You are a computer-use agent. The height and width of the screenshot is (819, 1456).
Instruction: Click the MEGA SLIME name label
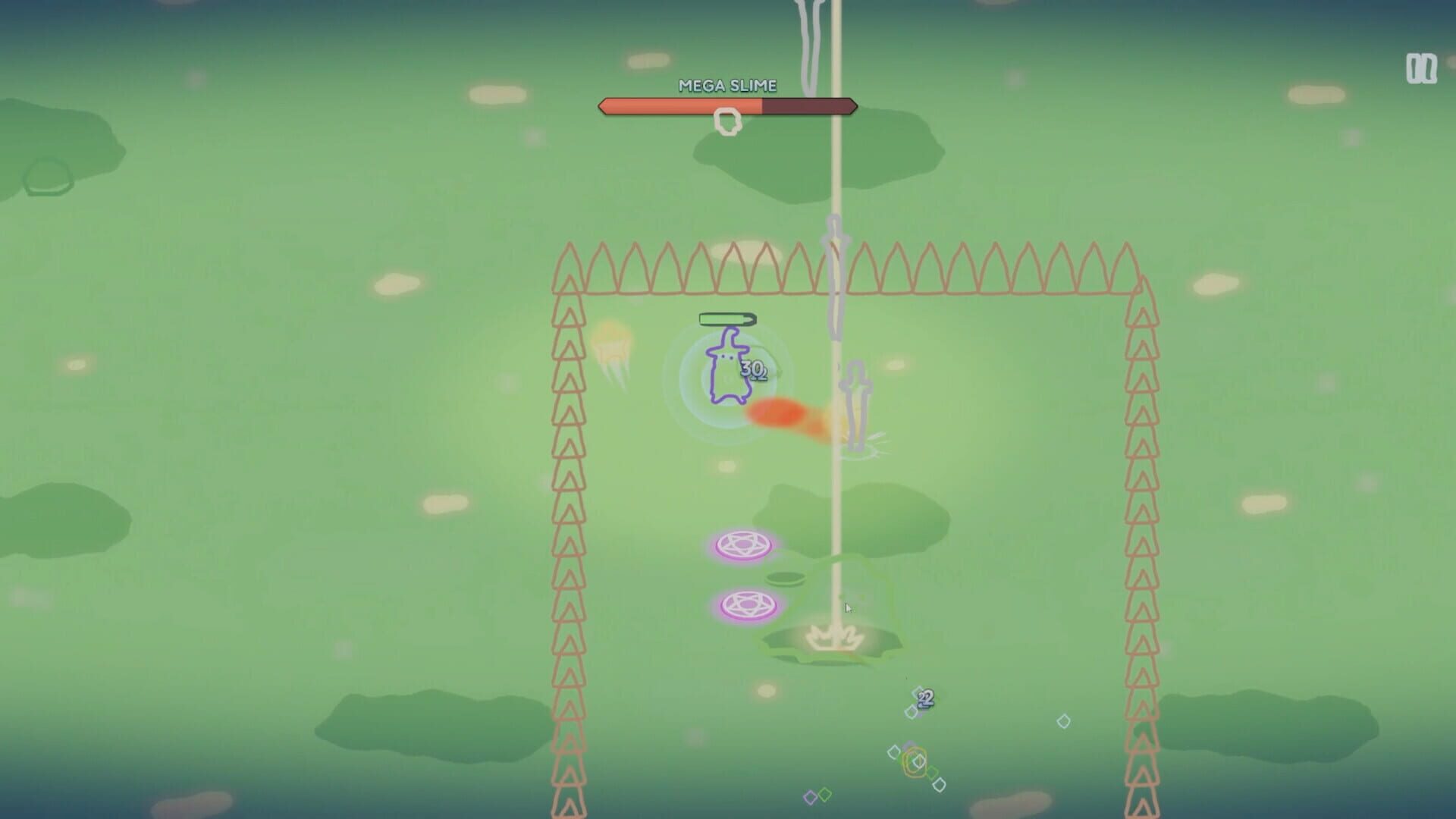tap(727, 86)
